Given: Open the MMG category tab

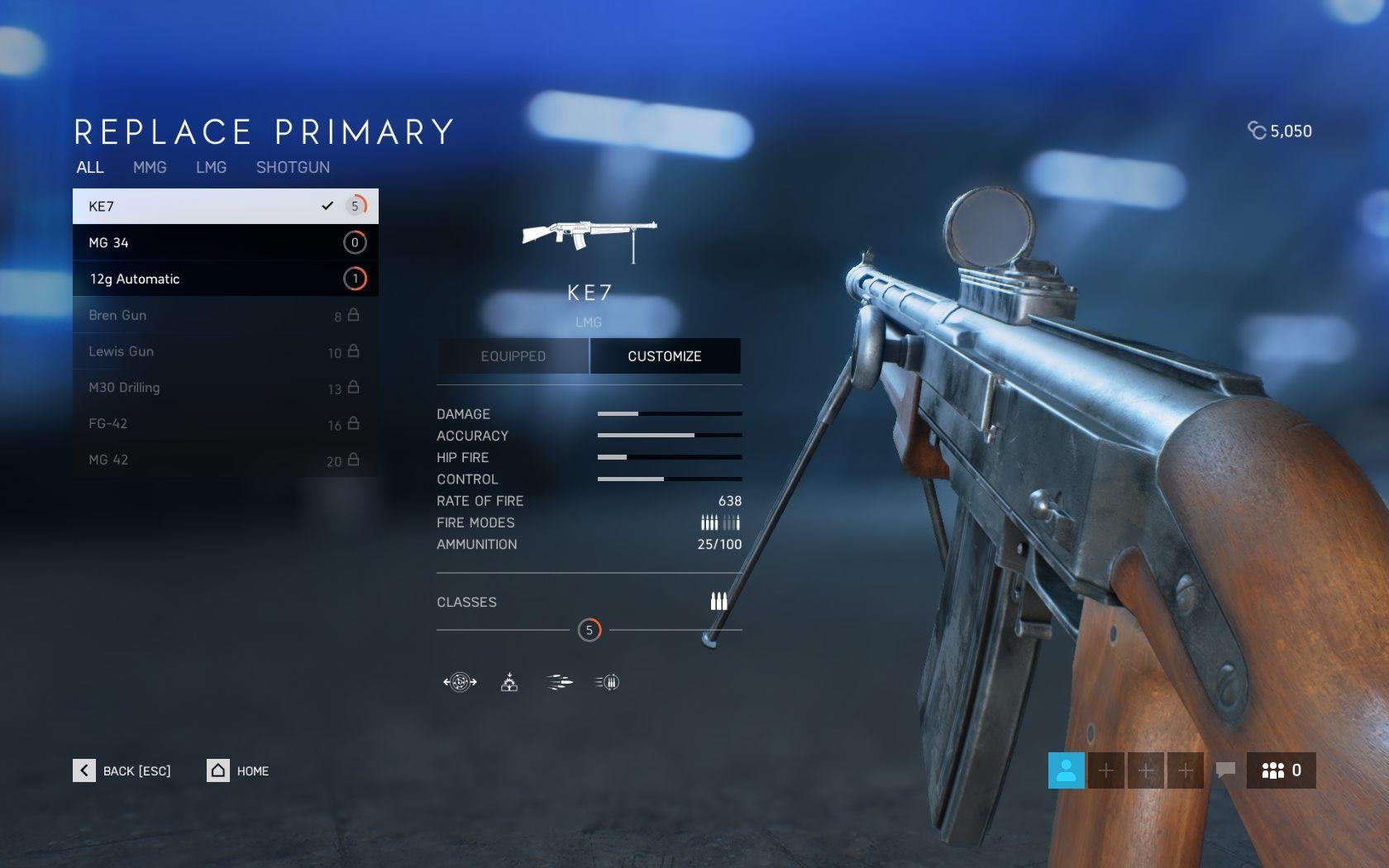Looking at the screenshot, I should tap(150, 168).
